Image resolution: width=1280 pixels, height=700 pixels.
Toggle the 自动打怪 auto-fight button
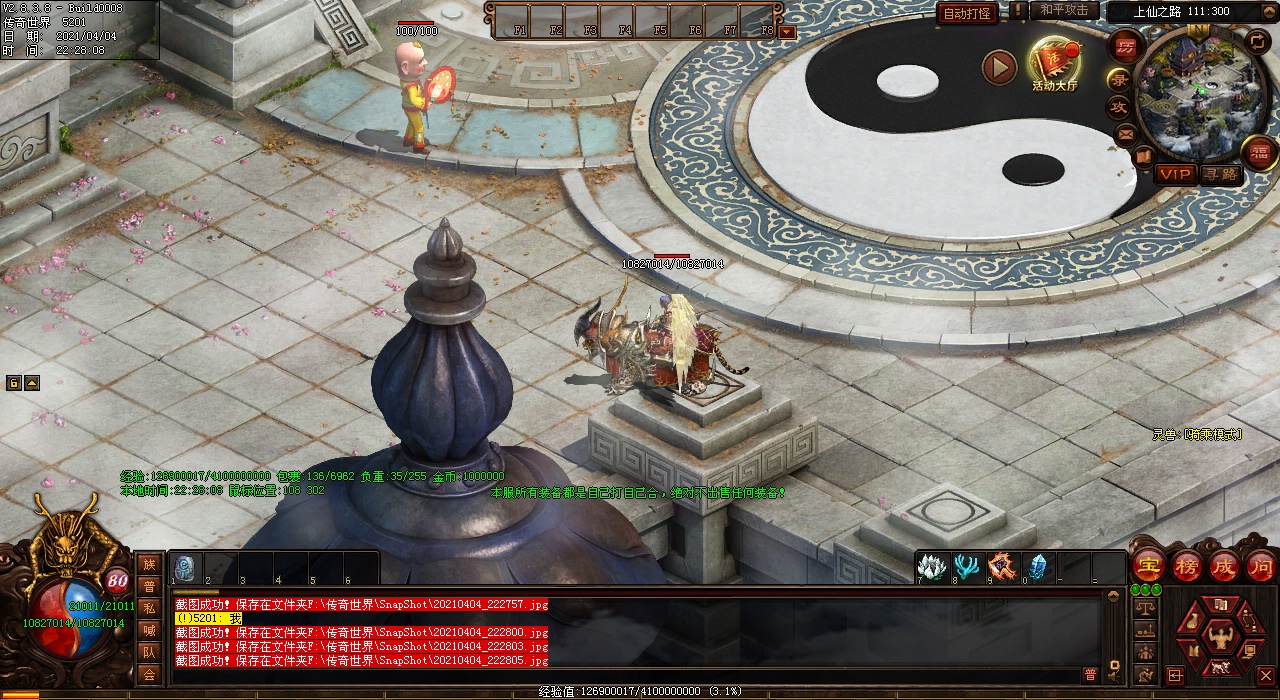tap(968, 13)
